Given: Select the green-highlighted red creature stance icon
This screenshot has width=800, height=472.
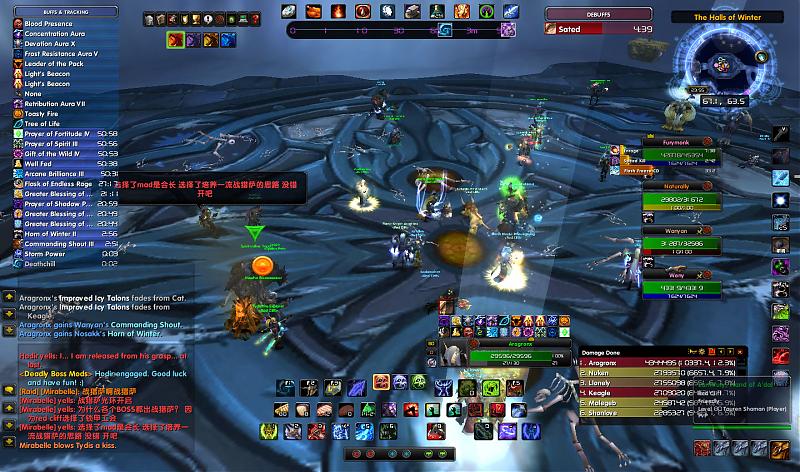Looking at the screenshot, I should [x=174, y=40].
